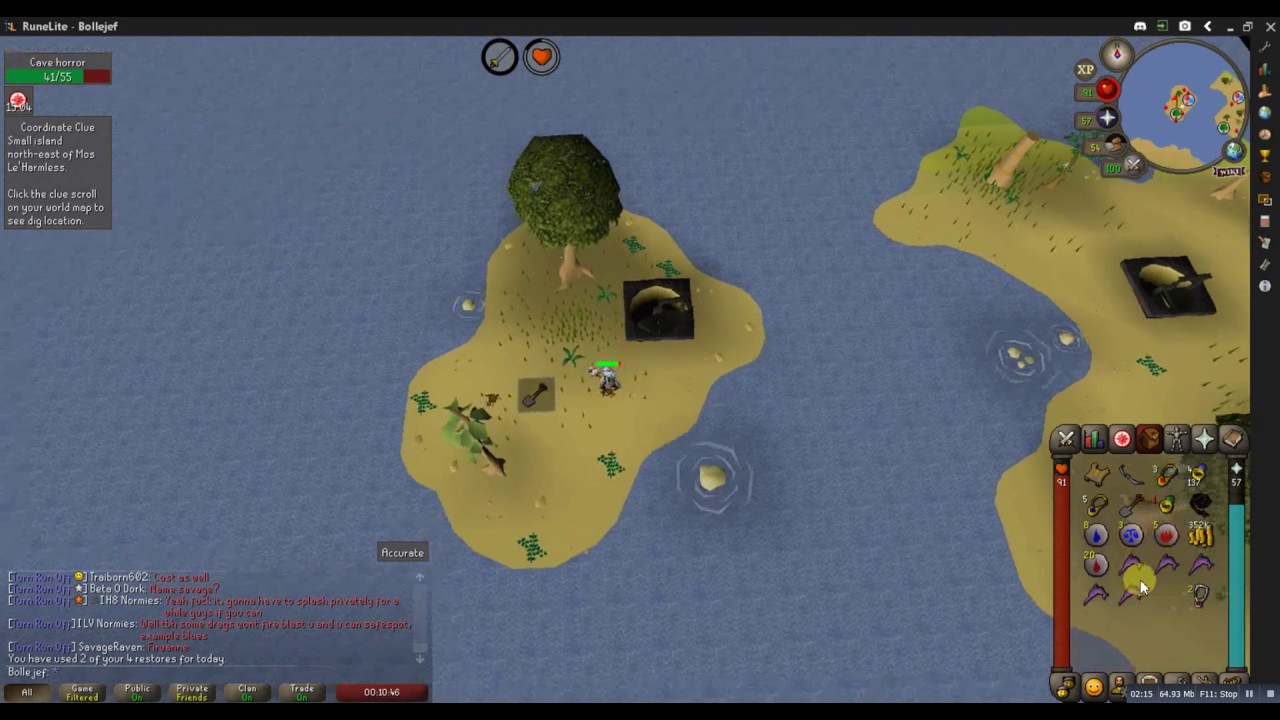The image size is (1280, 720).
Task: Click the compass to face north
Action: click(1117, 54)
